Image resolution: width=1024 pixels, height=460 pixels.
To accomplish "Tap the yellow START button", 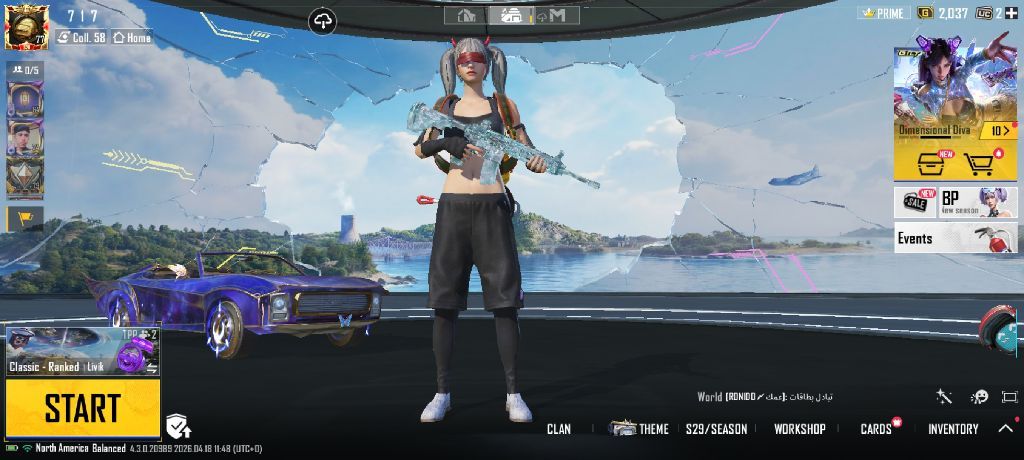I will pos(82,408).
